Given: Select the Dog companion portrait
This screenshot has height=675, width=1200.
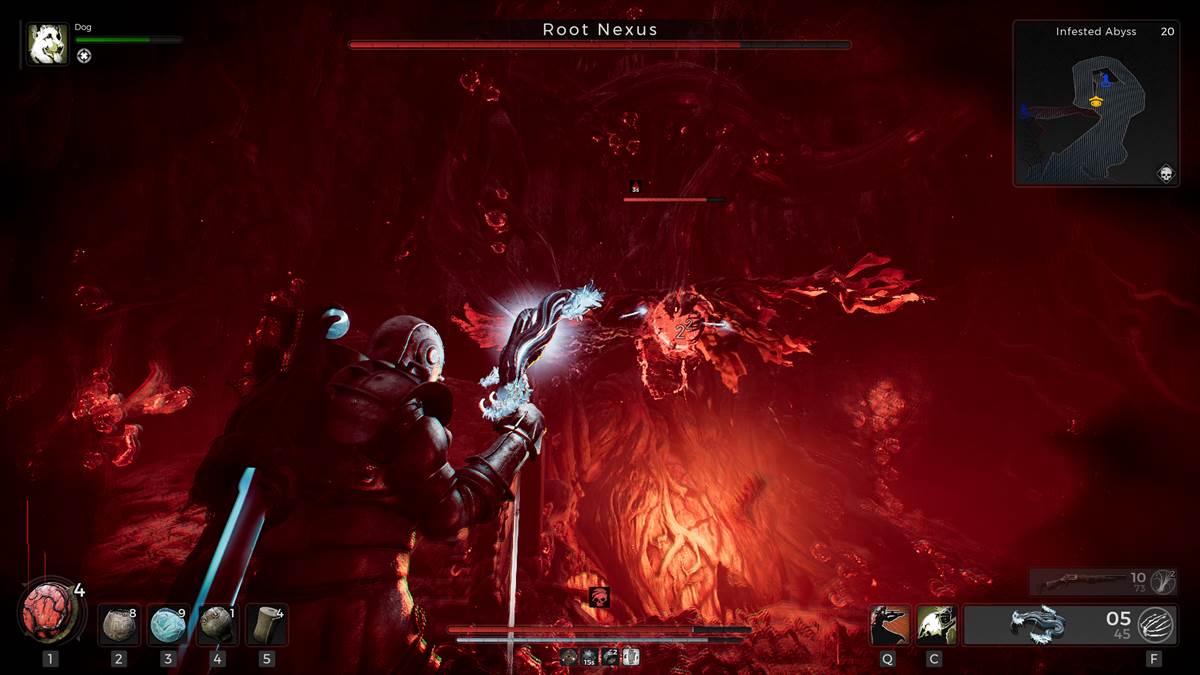Looking at the screenshot, I should coord(48,45).
